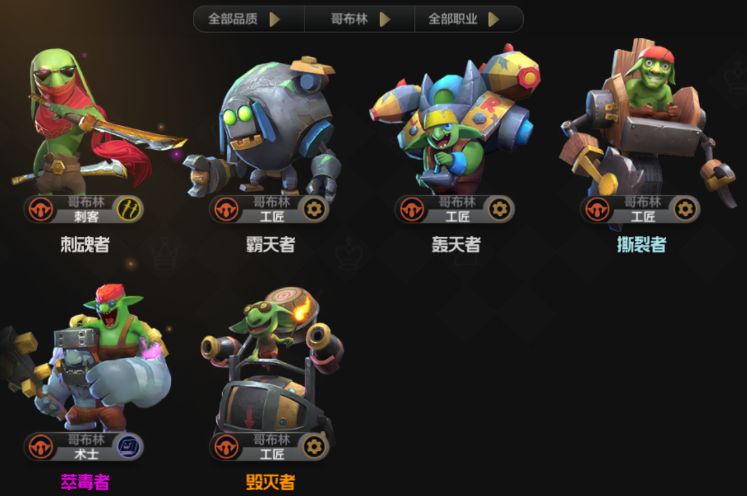747x496 pixels.
Task: Click the assassin class icon under 刺魂者
Action: 131,209
